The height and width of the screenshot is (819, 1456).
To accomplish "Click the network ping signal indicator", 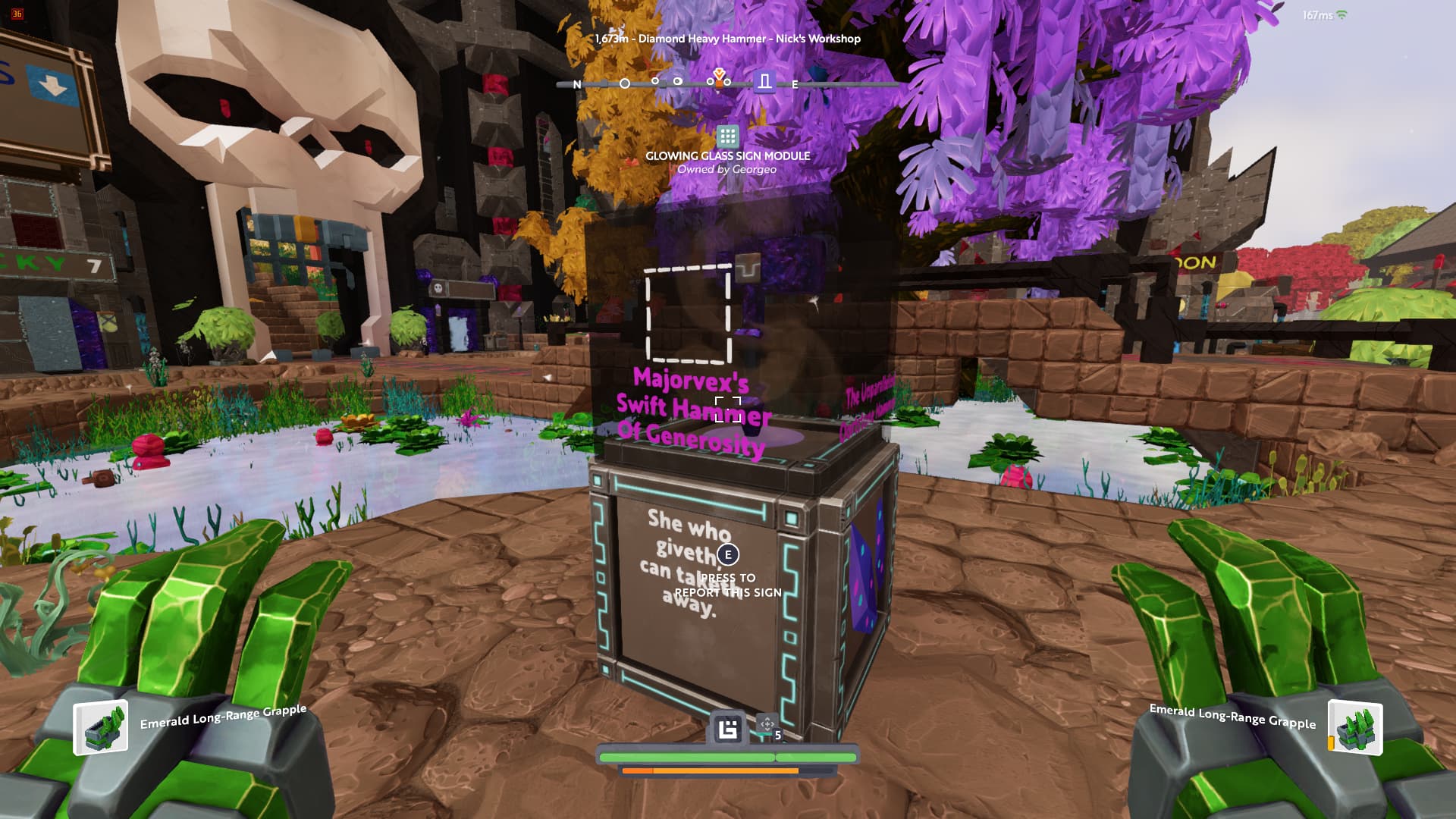I will pos(1341,15).
